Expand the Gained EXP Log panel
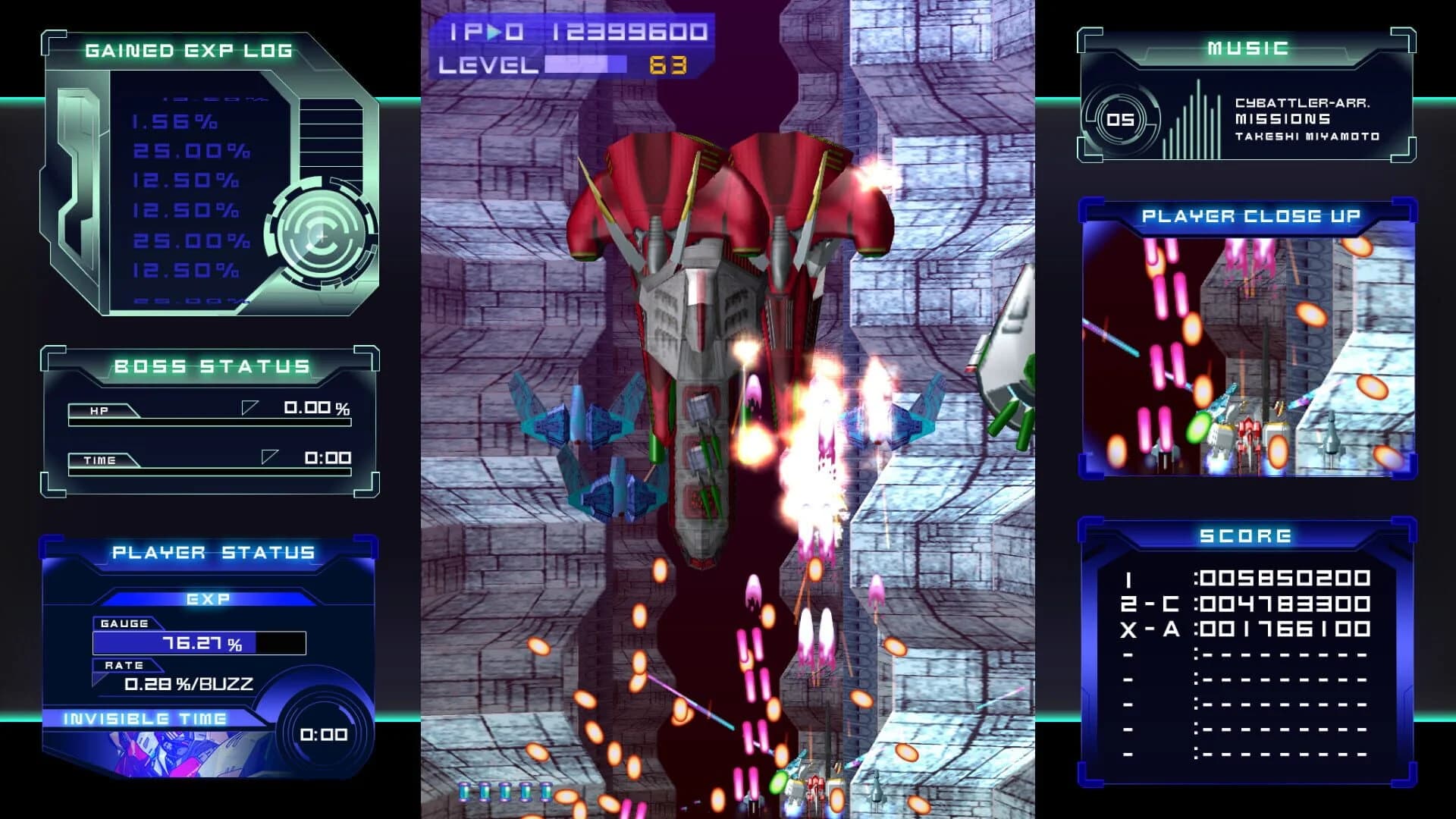Image resolution: width=1456 pixels, height=819 pixels. [187, 51]
